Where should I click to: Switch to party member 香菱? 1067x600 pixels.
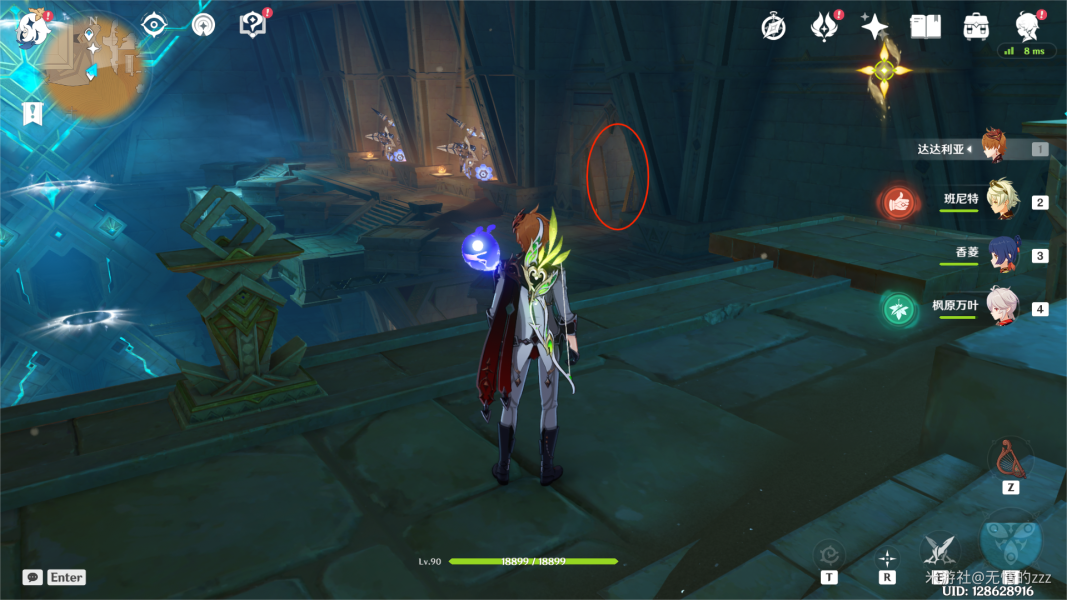click(1001, 254)
